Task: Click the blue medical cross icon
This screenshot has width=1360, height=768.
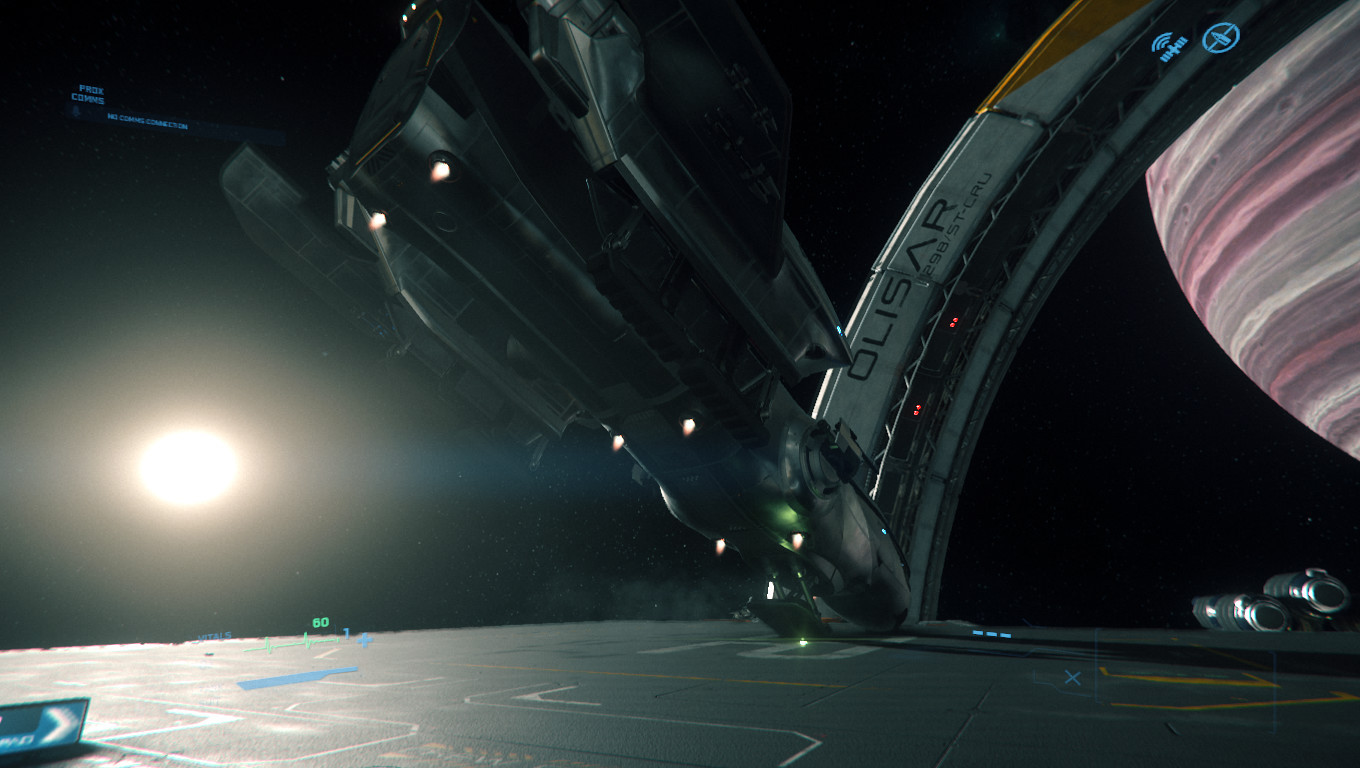Action: coord(364,639)
